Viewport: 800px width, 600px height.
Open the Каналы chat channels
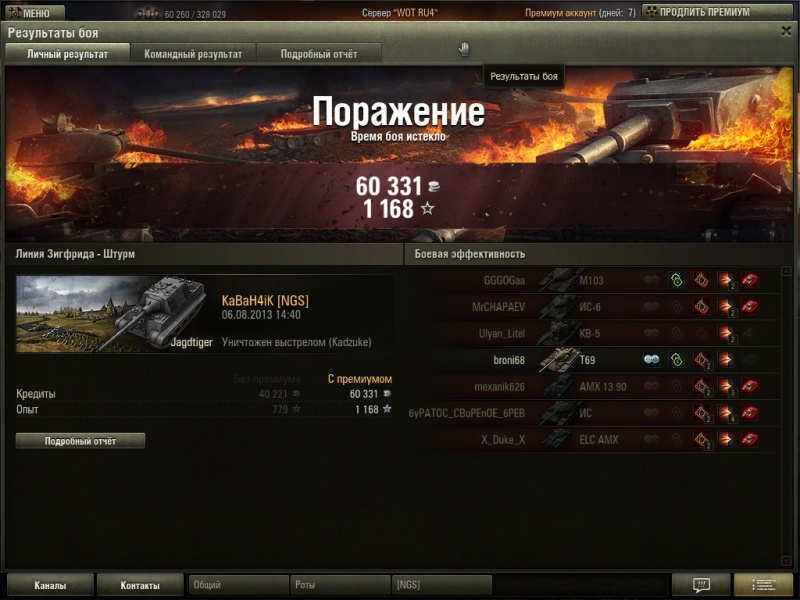tap(50, 585)
